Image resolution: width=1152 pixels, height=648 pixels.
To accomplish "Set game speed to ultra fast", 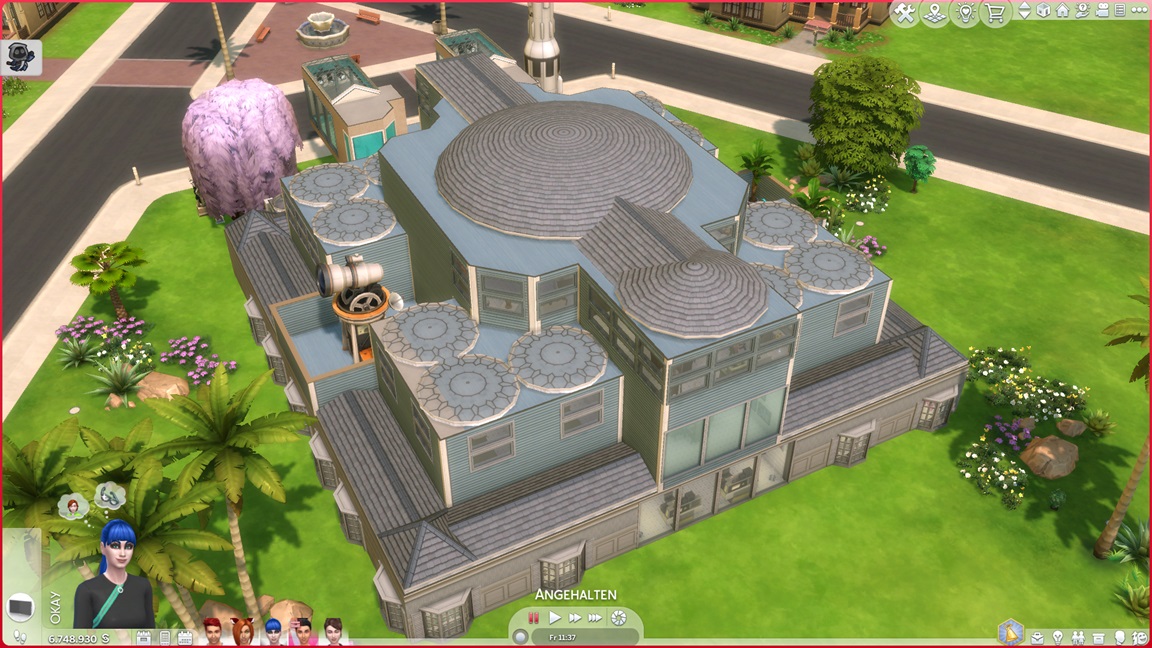I will point(596,618).
